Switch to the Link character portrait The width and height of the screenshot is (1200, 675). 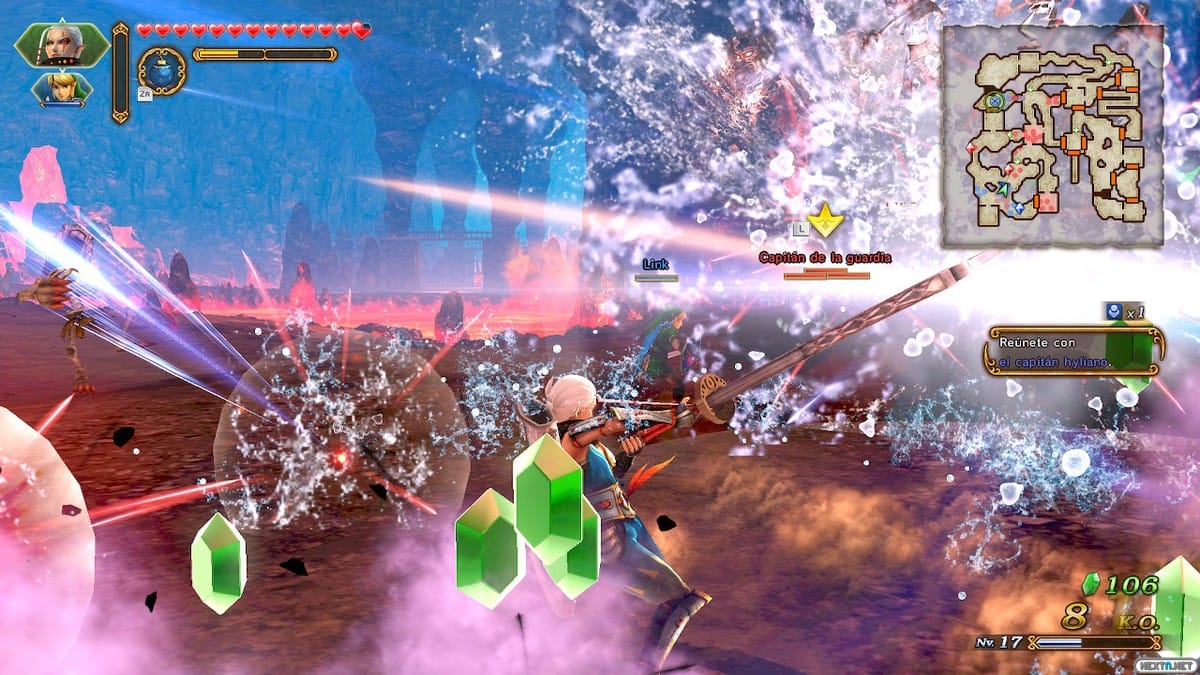(x=62, y=89)
